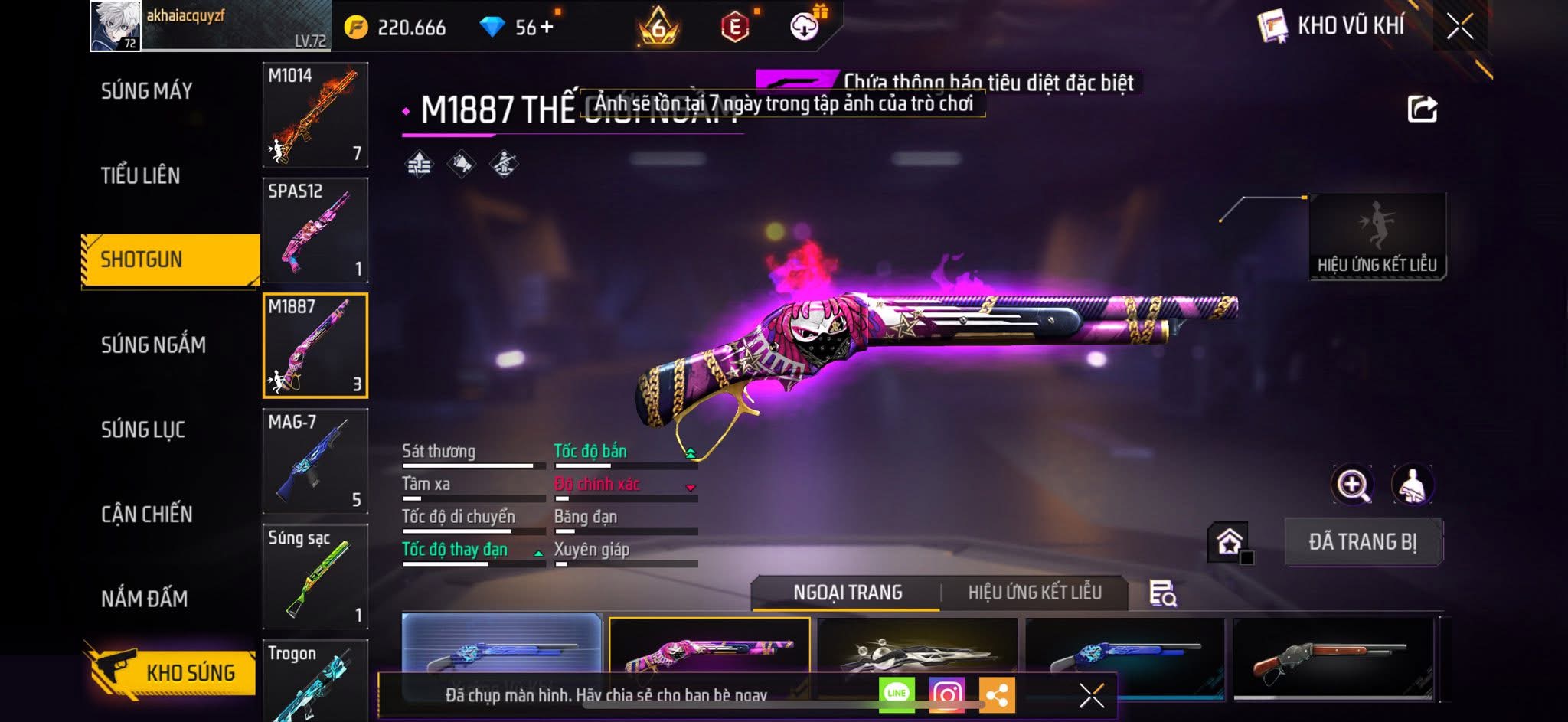
Task: Switch to the TIỂU LIÊN category
Action: [x=141, y=175]
